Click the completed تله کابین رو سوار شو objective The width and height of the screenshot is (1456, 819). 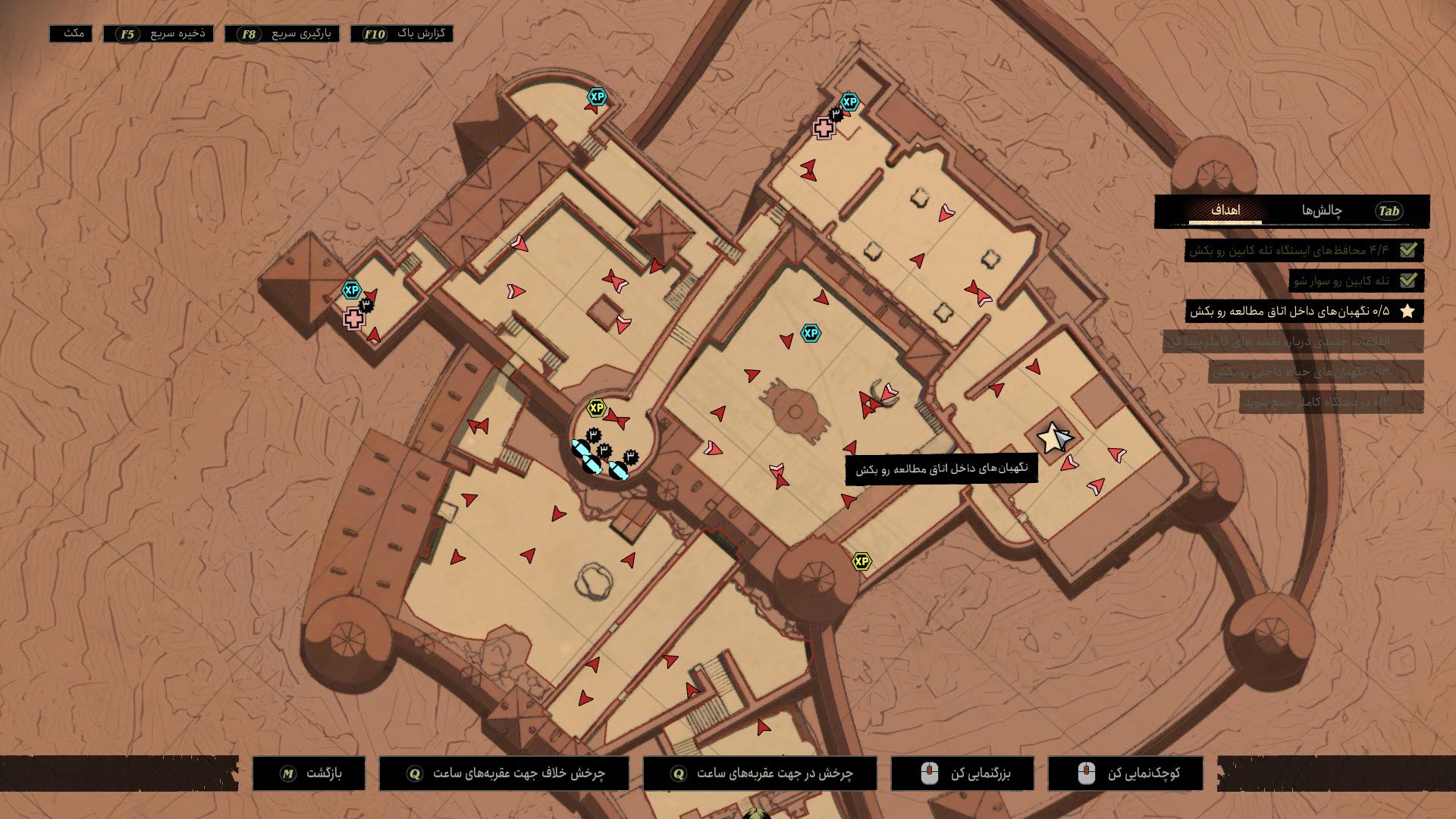coord(1355,281)
